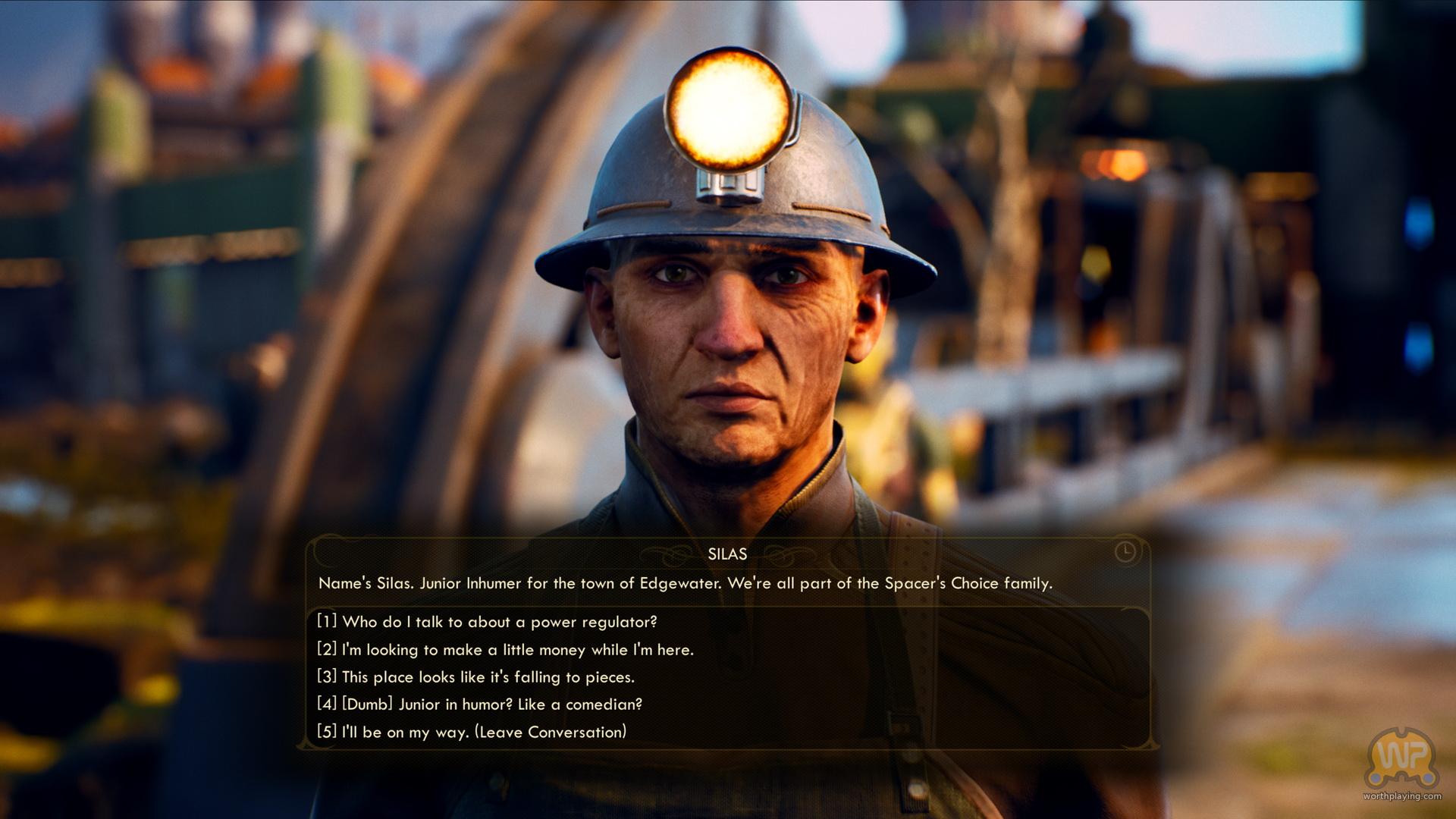The height and width of the screenshot is (819, 1456).
Task: Open the conversation history clock icon
Action: coord(1125,551)
